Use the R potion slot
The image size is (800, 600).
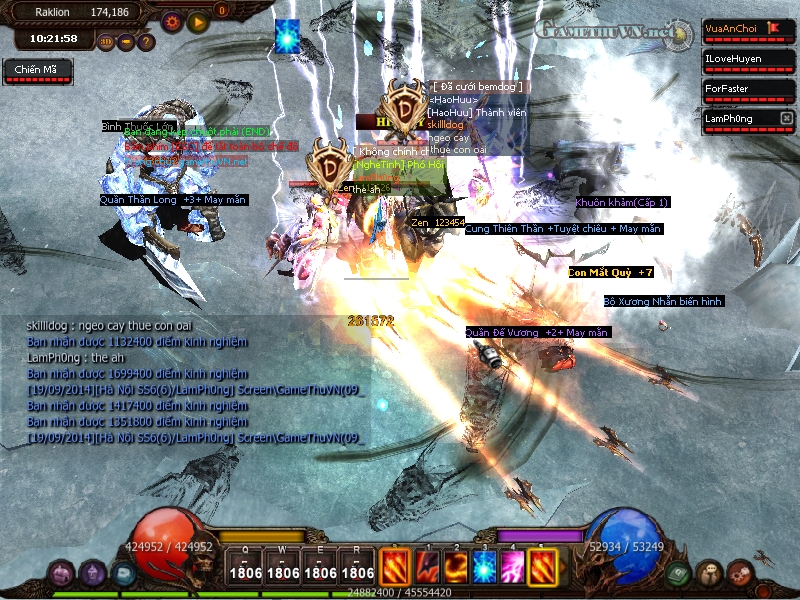pyautogui.click(x=357, y=566)
